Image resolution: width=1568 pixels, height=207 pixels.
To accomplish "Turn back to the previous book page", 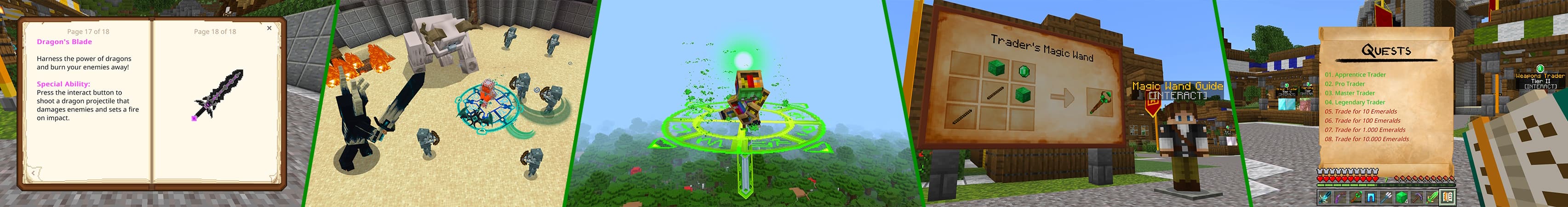I will click(33, 173).
